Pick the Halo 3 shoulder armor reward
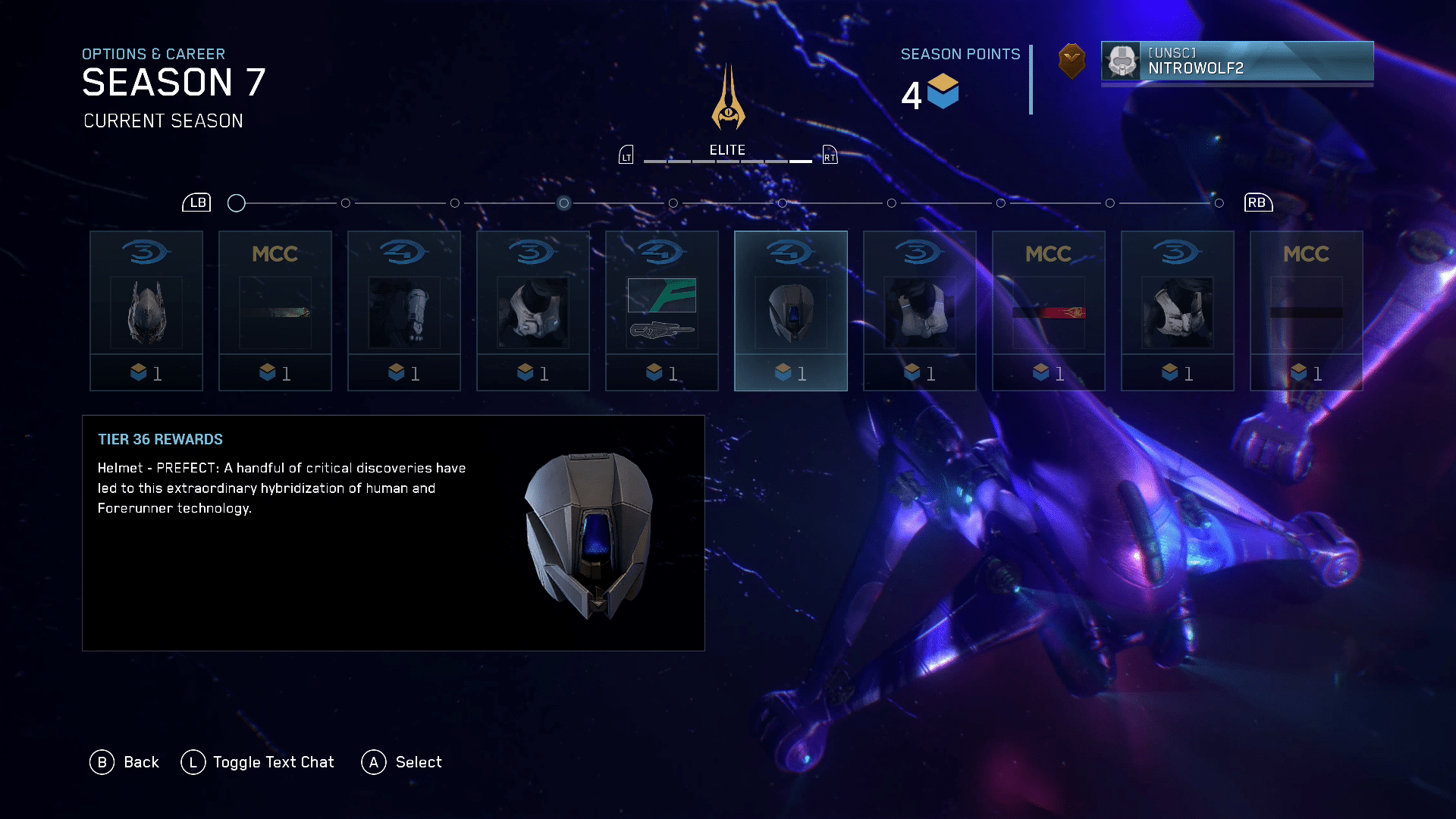Image resolution: width=1456 pixels, height=819 pixels. point(533,311)
